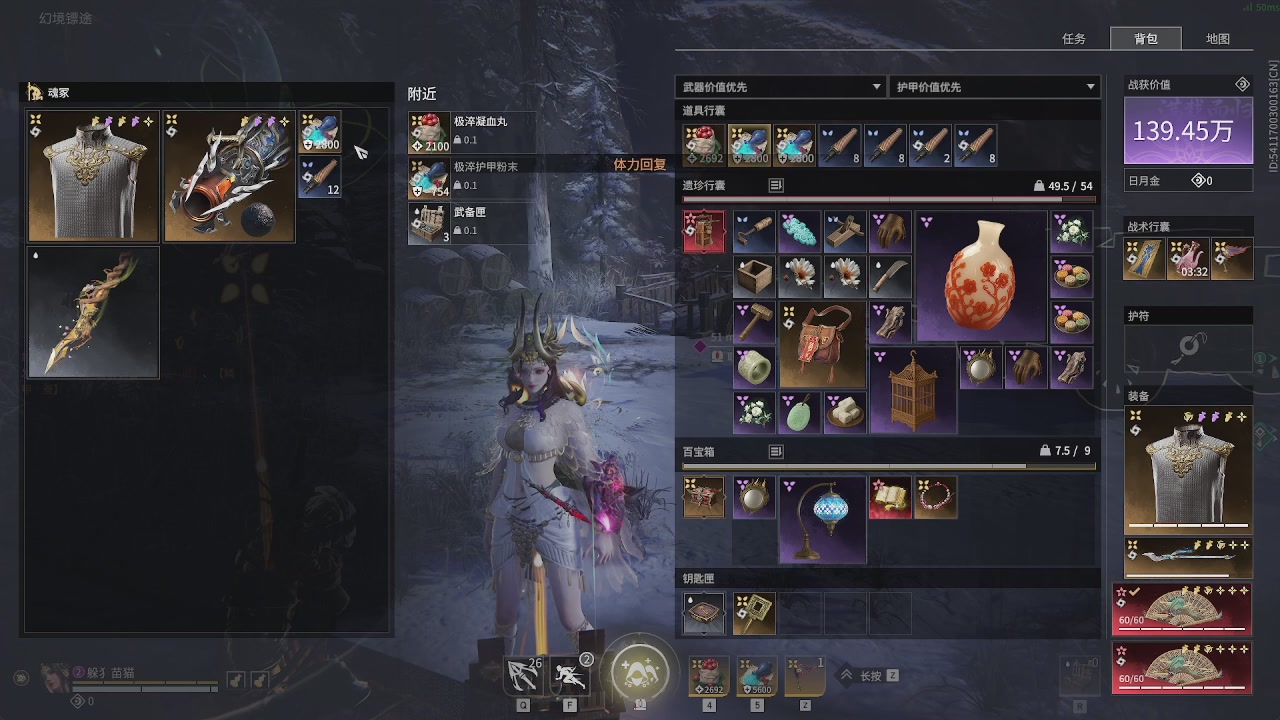
Task: Select the wooden birdcage item
Action: click(x=913, y=390)
